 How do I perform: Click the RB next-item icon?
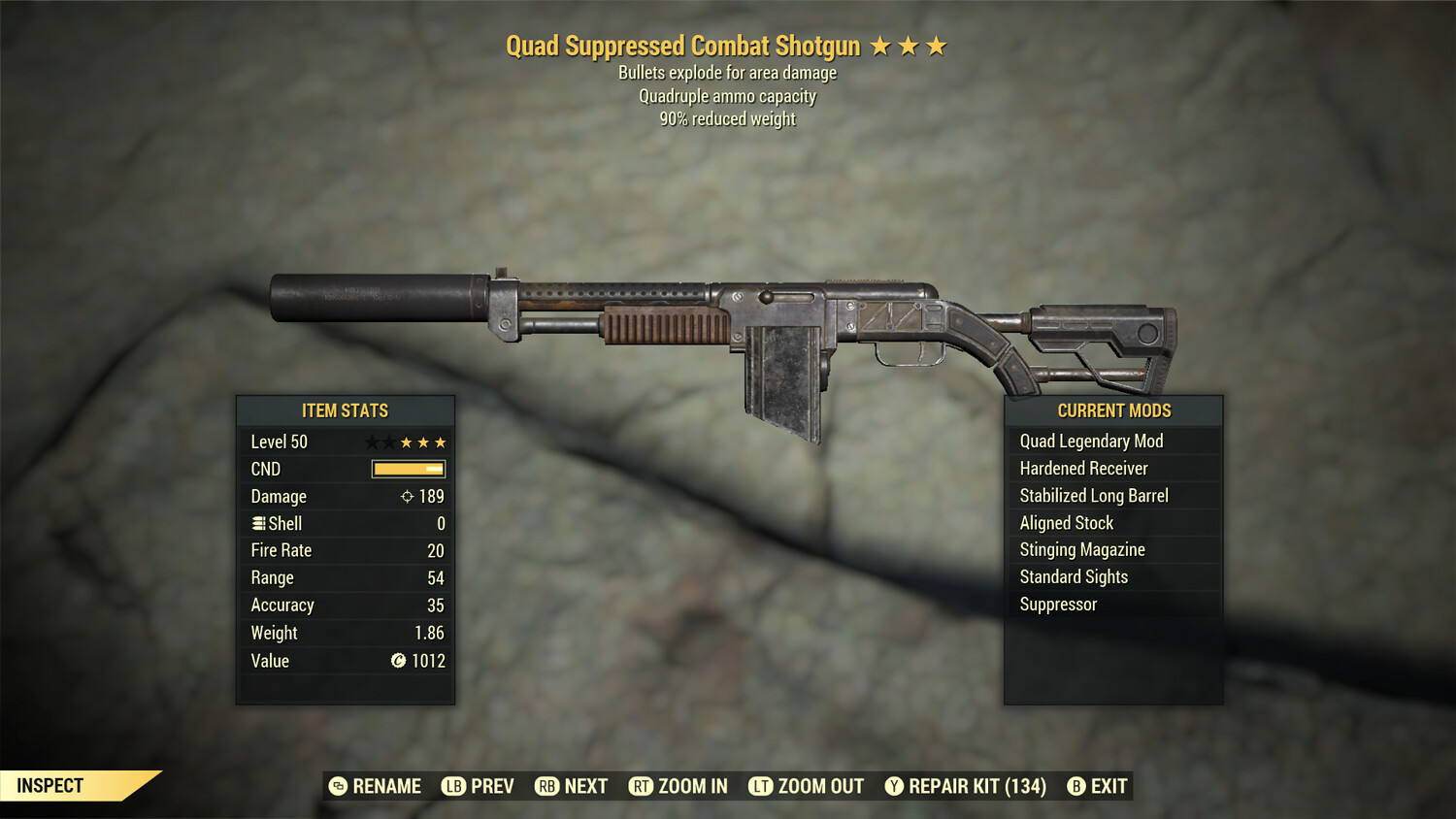point(546,786)
